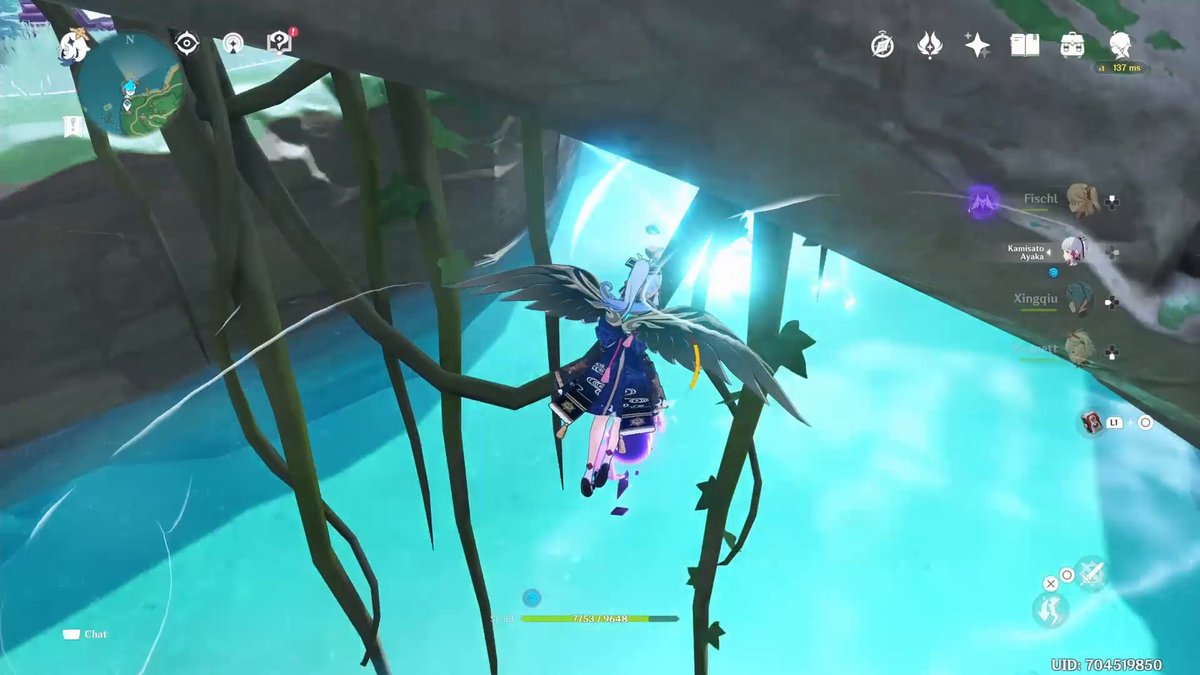
Task: Switch to Xingqiu in the party list
Action: (1079, 298)
